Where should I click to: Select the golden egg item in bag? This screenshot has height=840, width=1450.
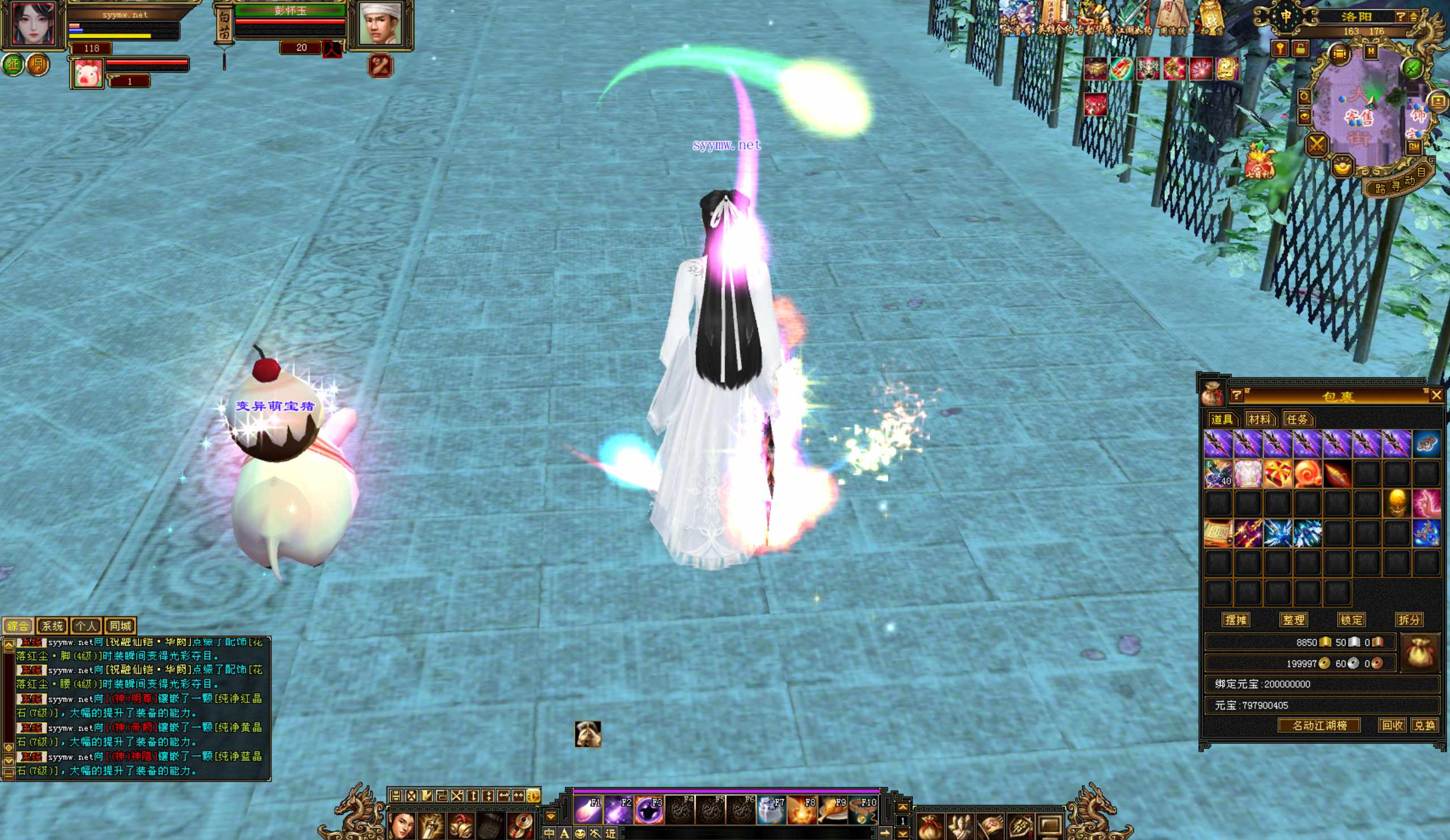click(x=1397, y=503)
